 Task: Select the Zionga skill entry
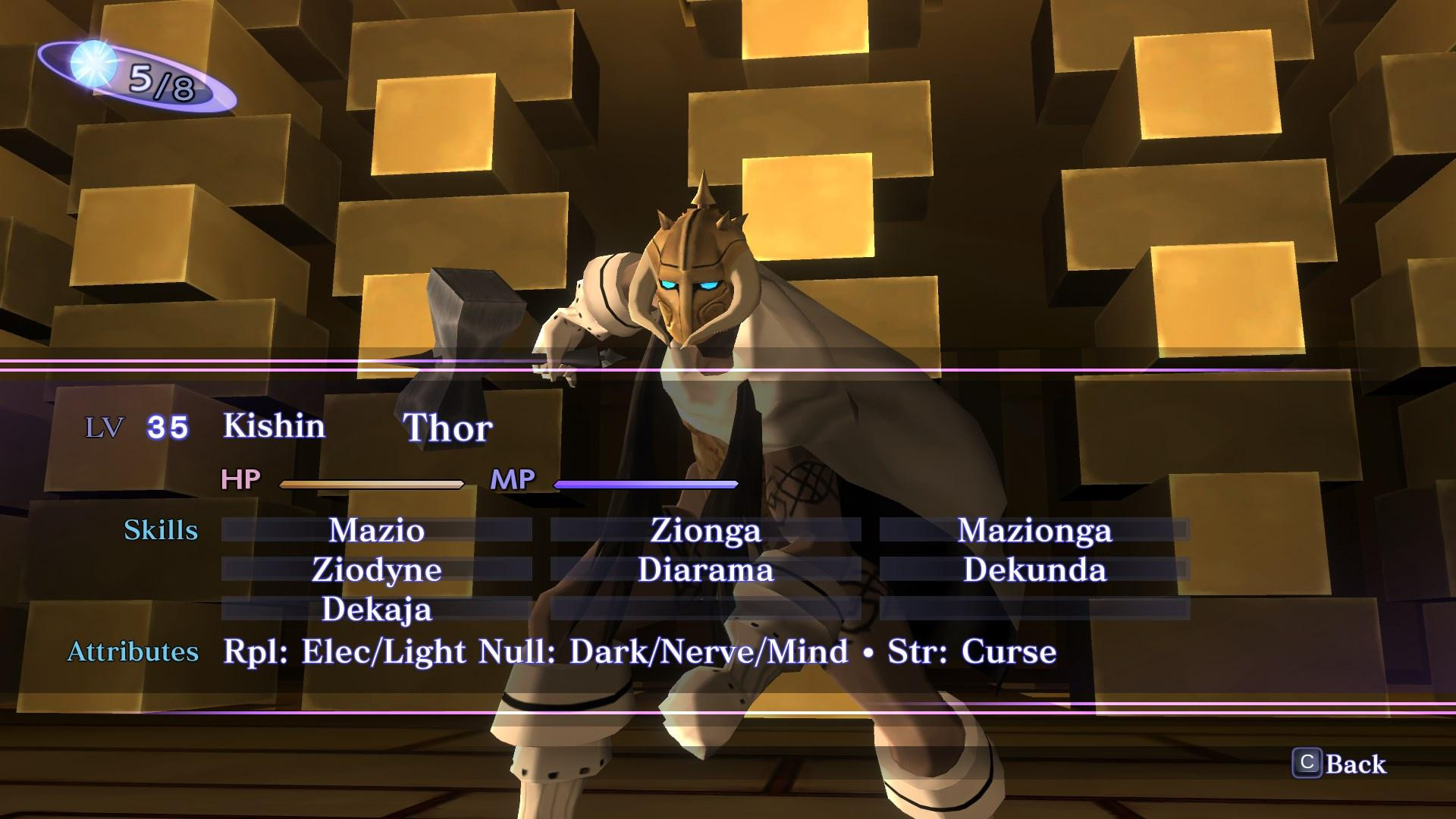tap(705, 532)
